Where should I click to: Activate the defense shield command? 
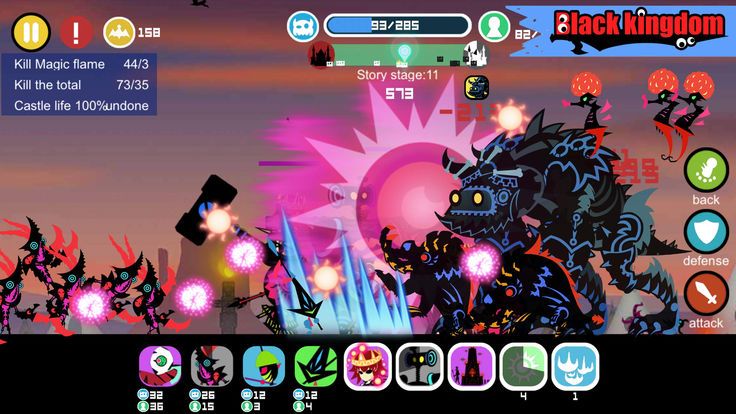[706, 231]
